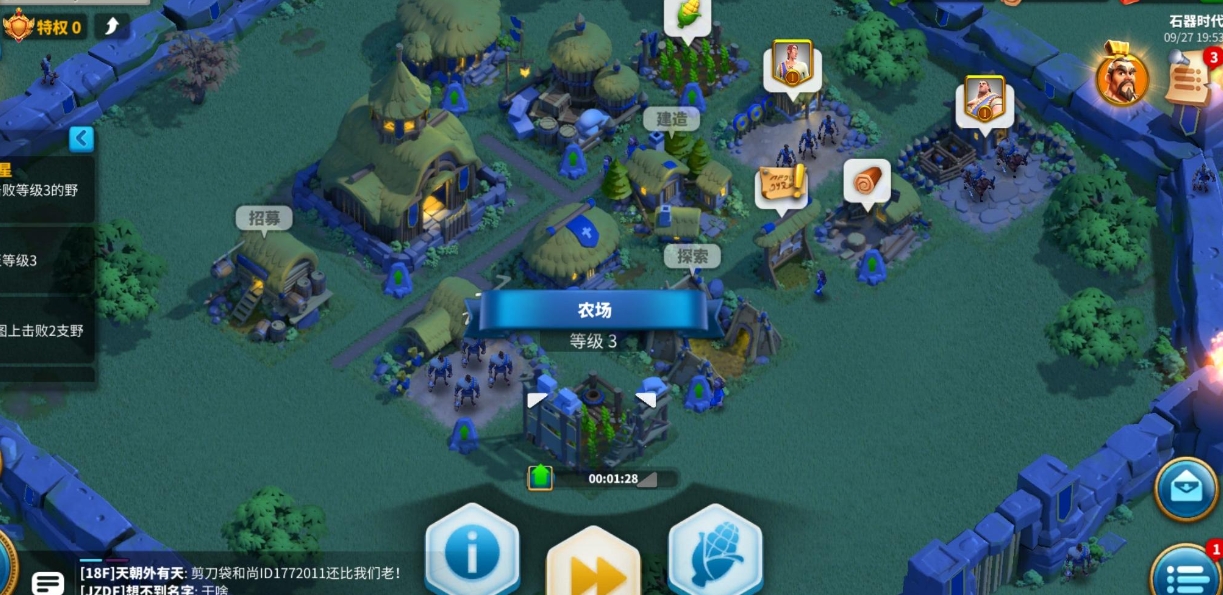
Task: Collapse the quest panel with the blue arrow
Action: [81, 139]
